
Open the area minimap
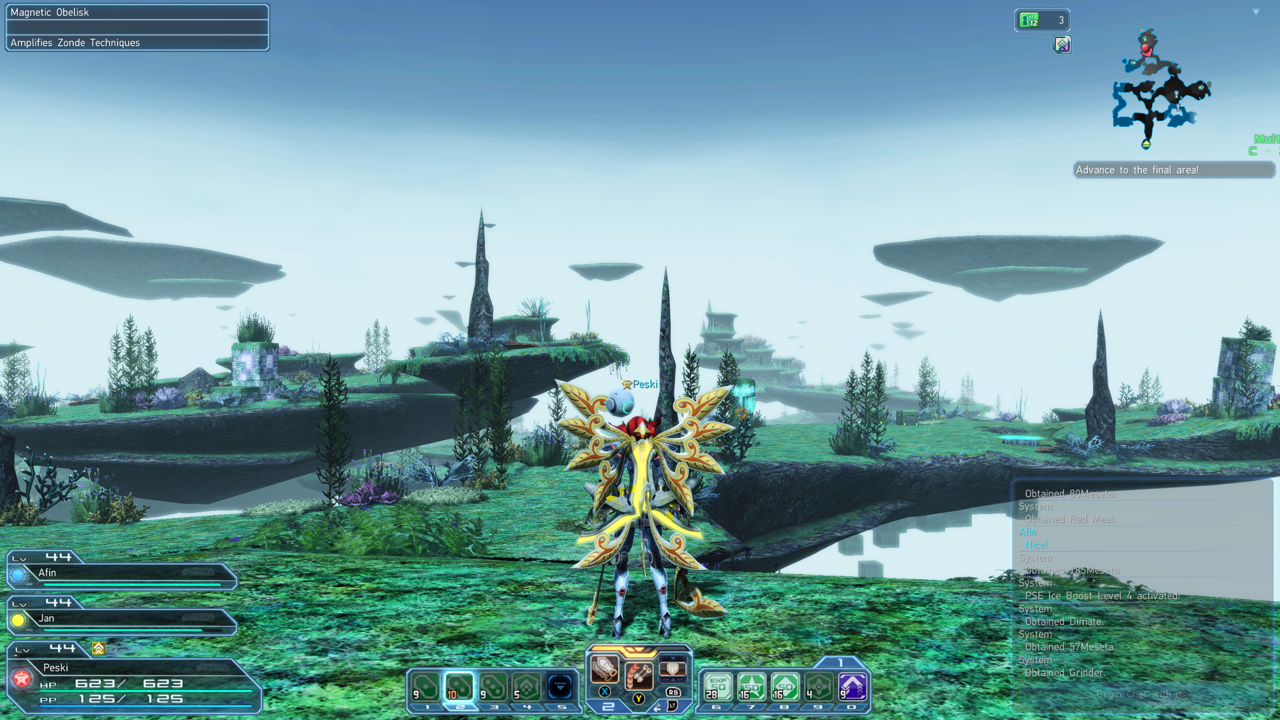(1160, 90)
